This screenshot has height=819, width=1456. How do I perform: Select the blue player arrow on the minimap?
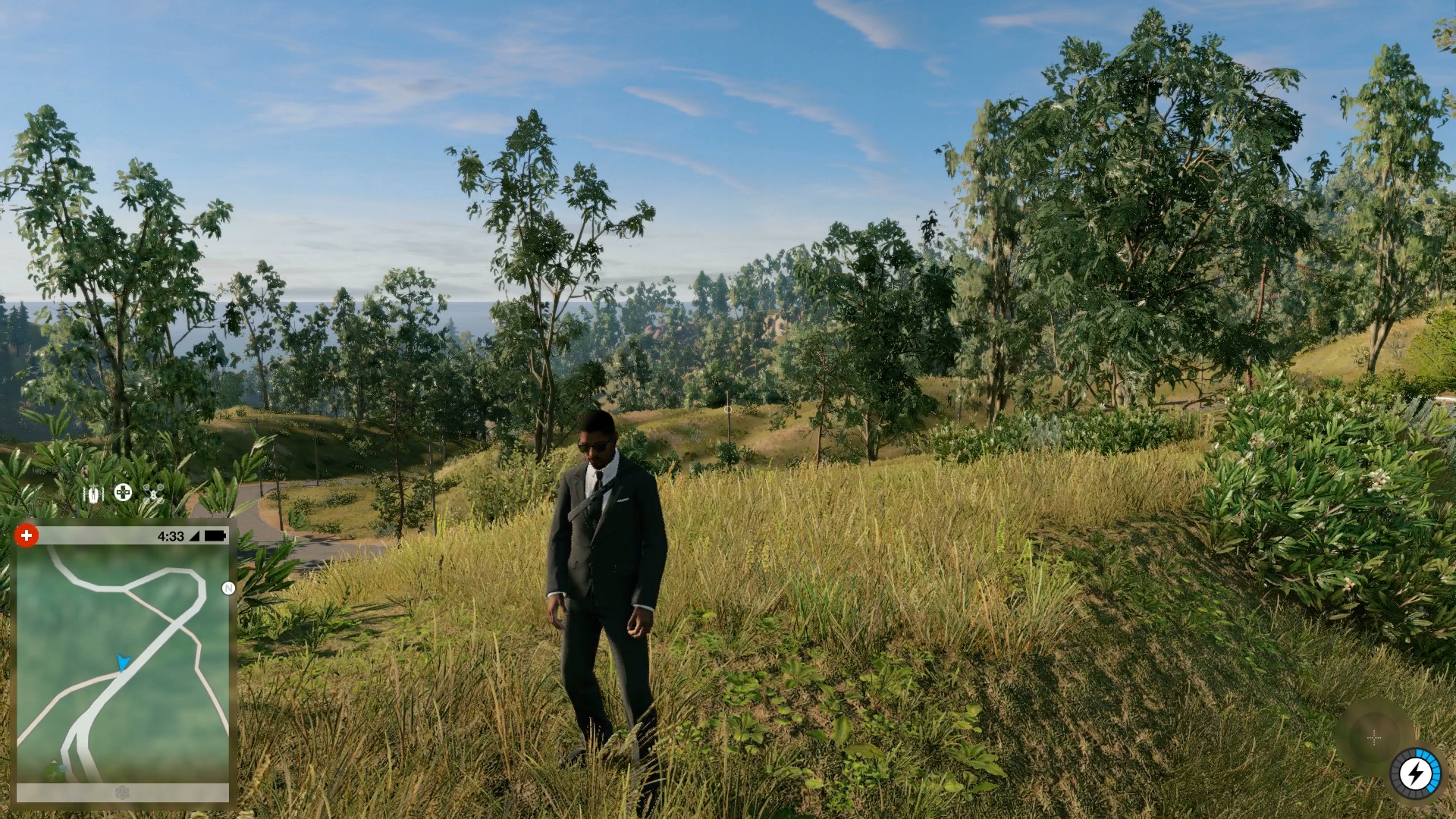pos(123,662)
